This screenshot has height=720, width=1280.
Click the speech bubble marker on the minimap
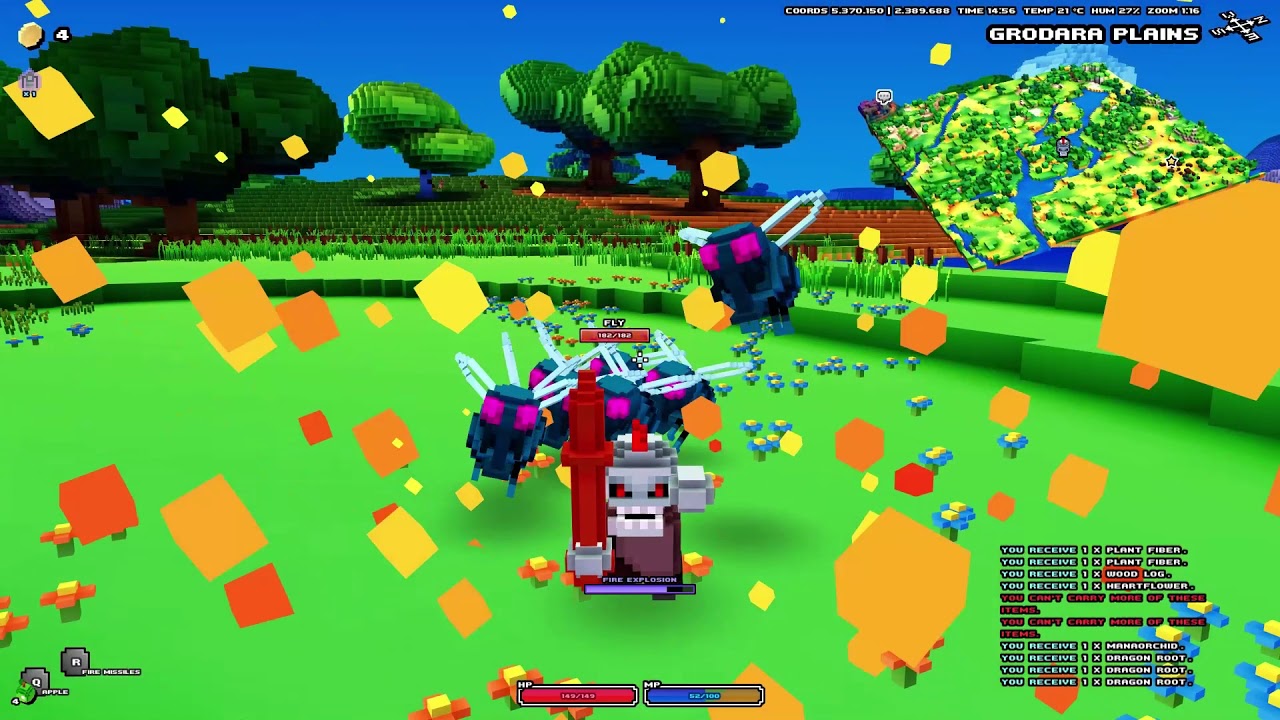[x=883, y=97]
